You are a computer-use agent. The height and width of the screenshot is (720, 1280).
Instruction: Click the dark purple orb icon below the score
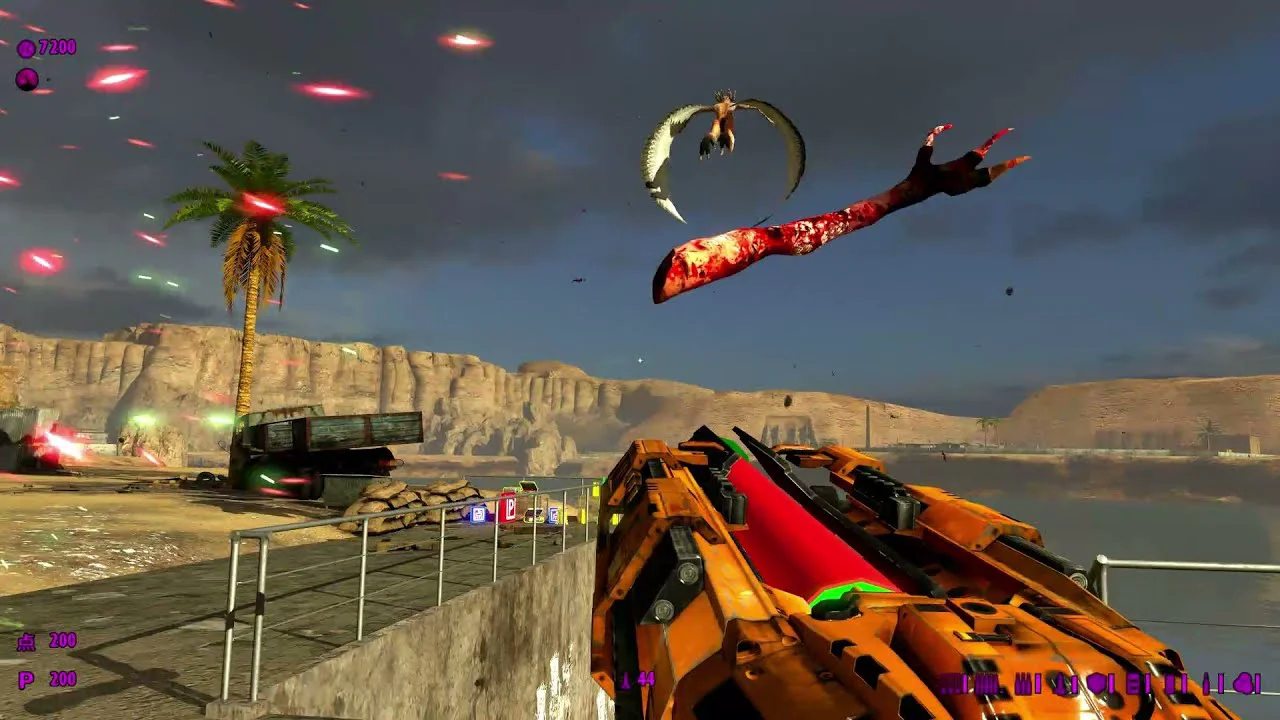pos(27,79)
